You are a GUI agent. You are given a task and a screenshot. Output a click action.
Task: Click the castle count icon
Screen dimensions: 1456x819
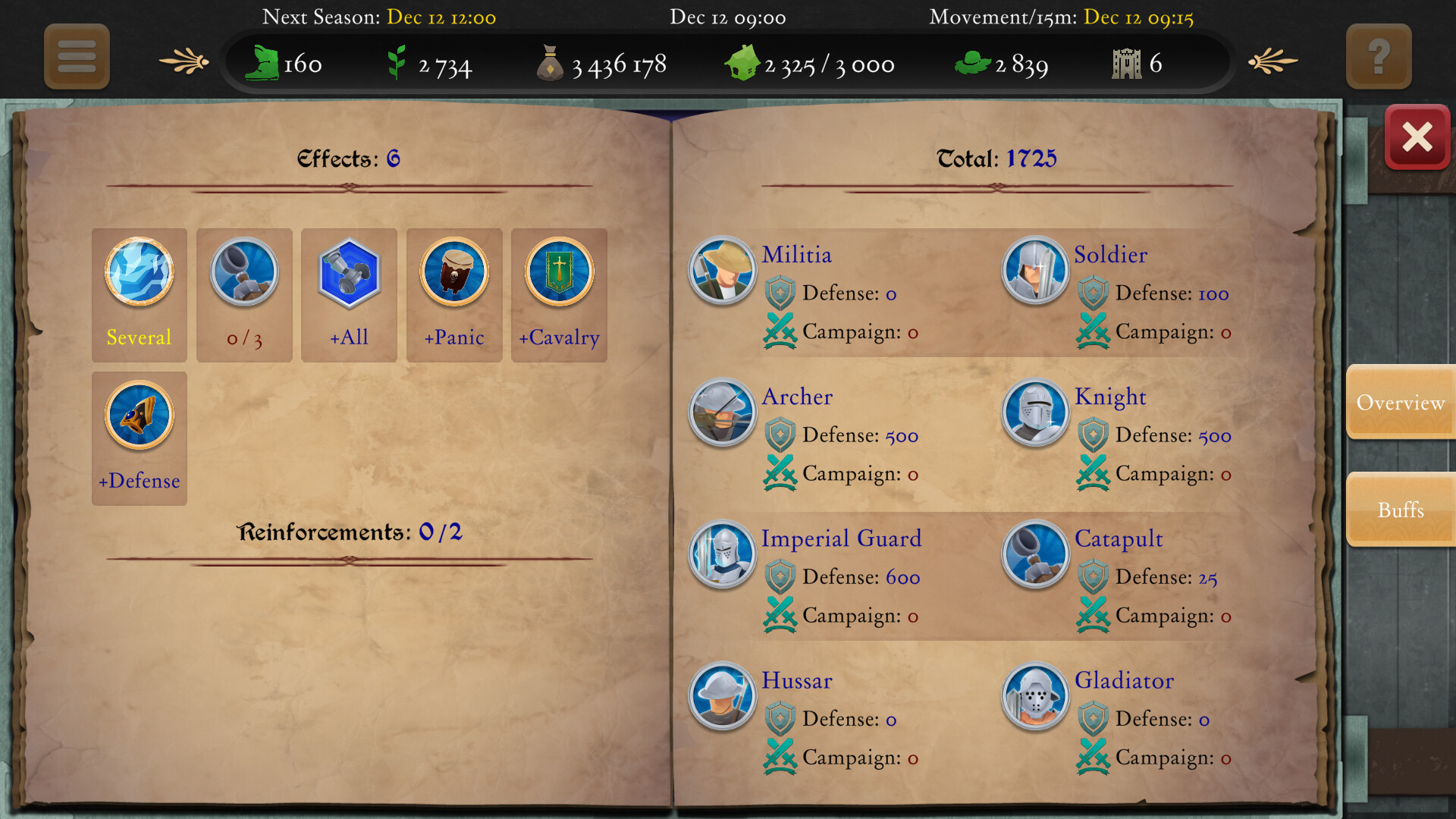[x=1128, y=63]
